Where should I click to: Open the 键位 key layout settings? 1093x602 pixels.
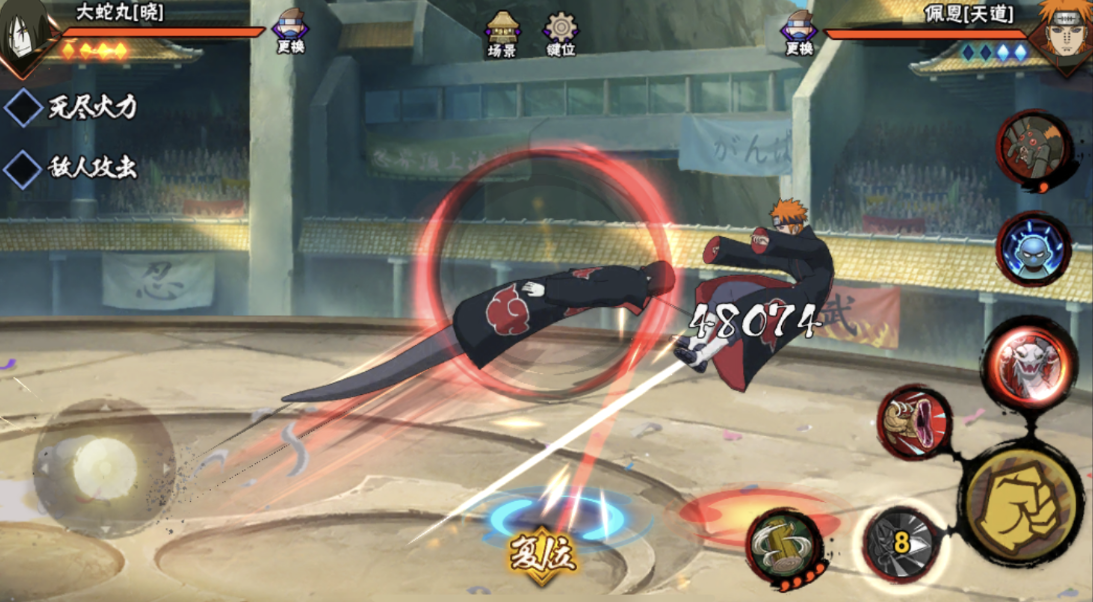click(560, 33)
